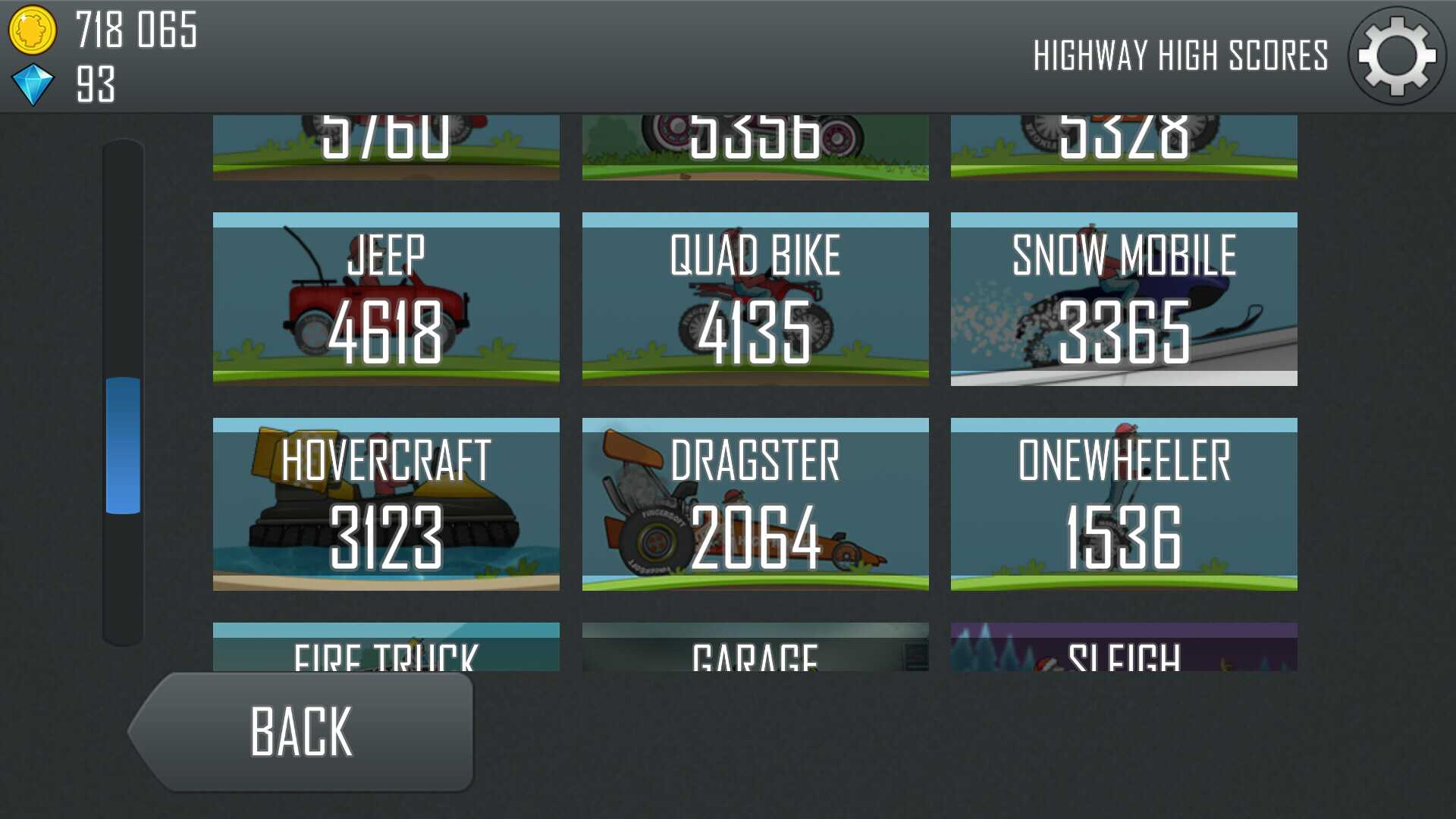
Task: Select the Snow Mobile score tile
Action: 1124,299
